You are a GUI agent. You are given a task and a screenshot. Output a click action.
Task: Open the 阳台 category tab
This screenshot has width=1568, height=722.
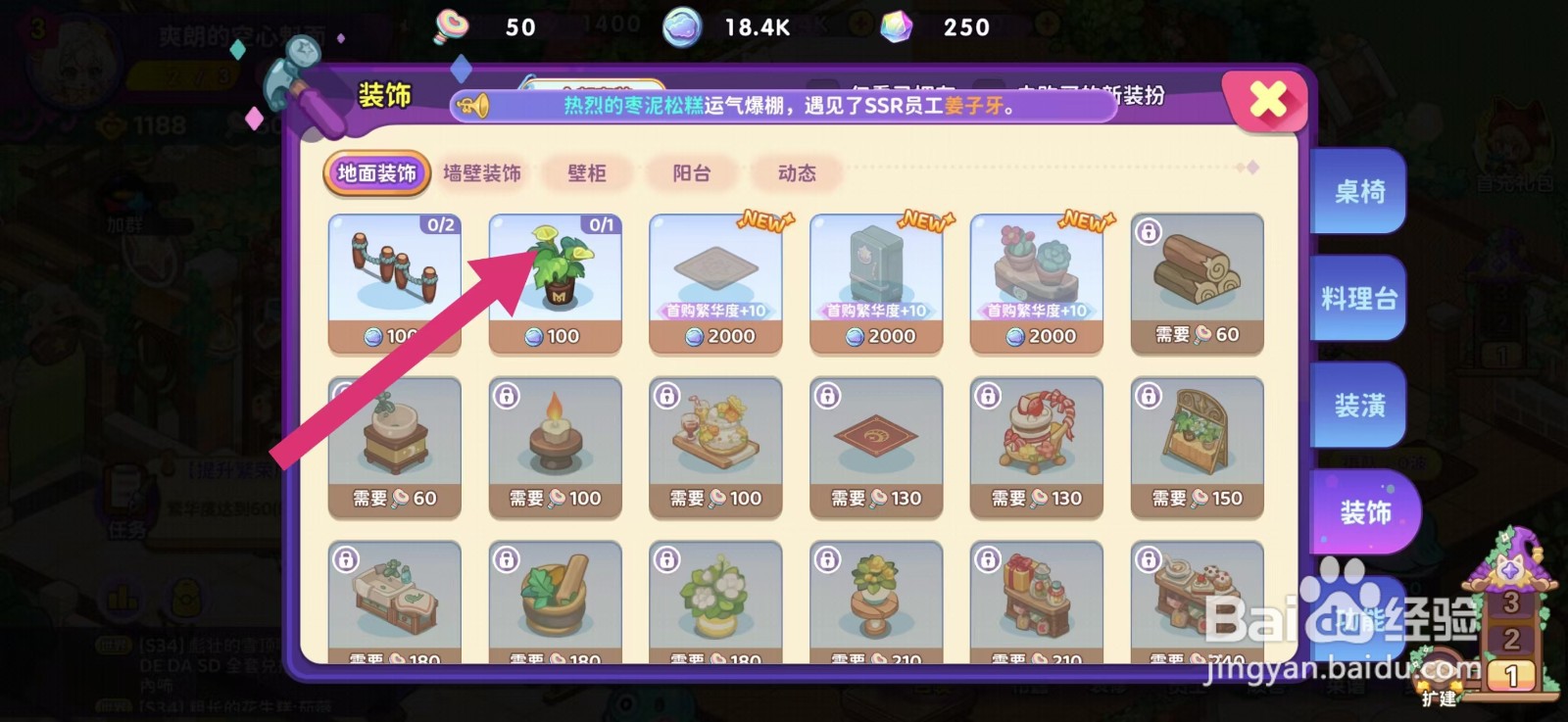coord(689,173)
